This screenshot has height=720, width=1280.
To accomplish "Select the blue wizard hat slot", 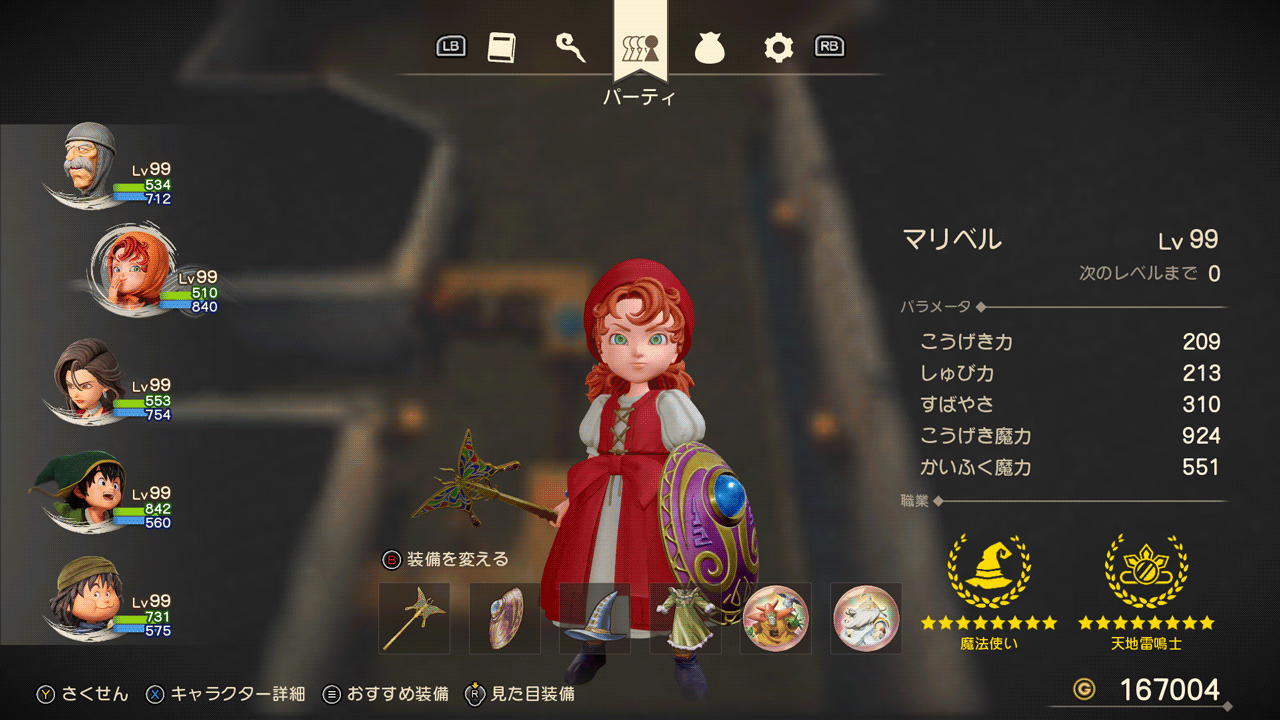I will [595, 618].
